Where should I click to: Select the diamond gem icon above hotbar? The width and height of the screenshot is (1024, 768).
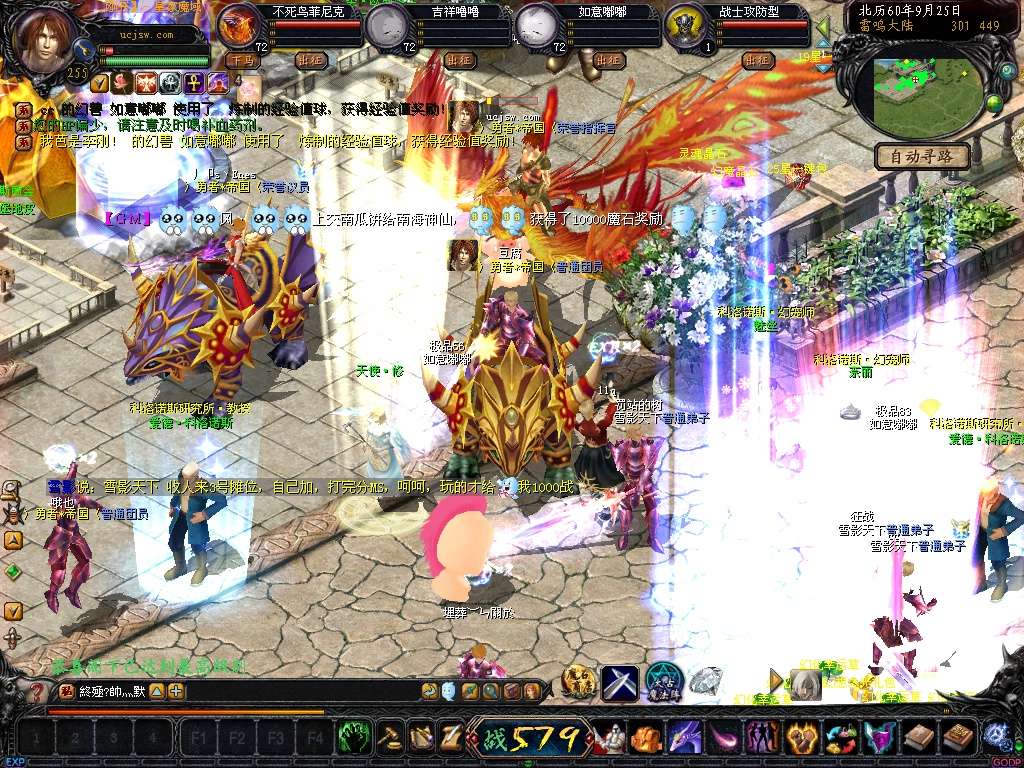tap(705, 682)
